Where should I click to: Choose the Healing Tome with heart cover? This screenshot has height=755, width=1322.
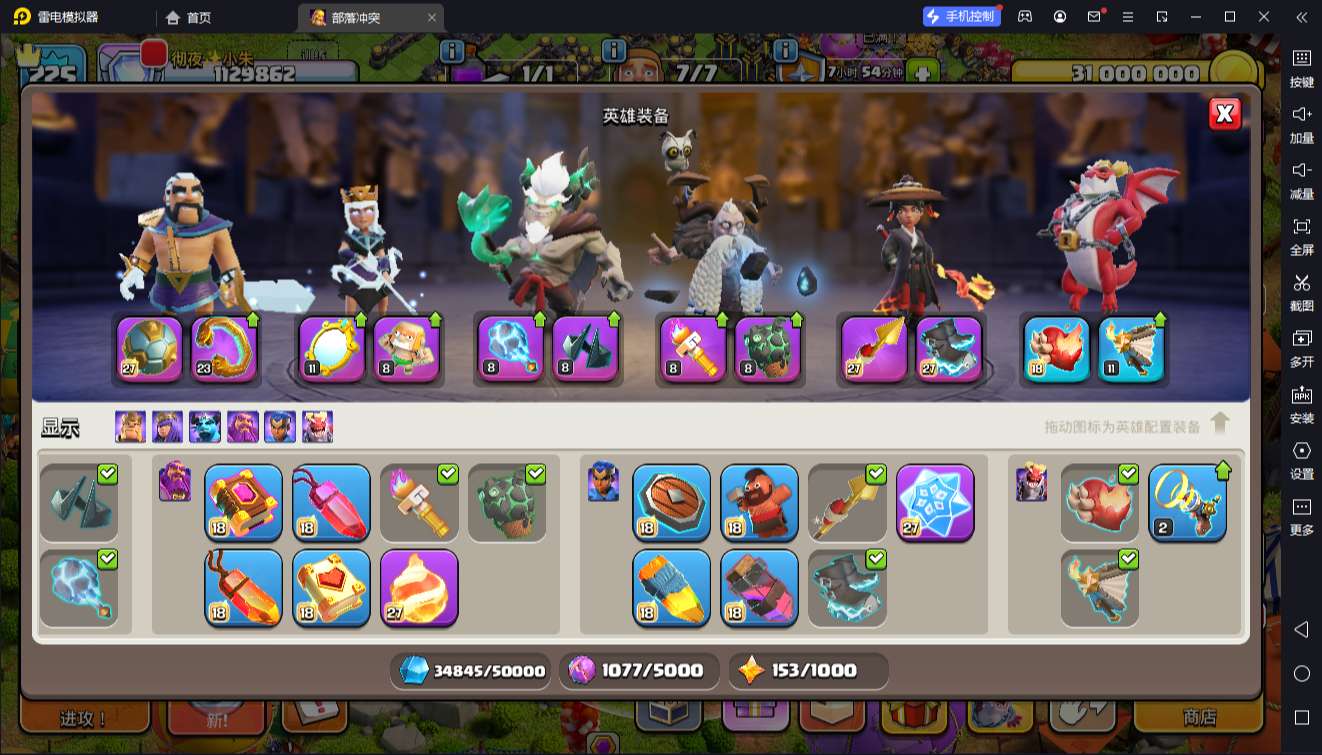click(x=331, y=587)
